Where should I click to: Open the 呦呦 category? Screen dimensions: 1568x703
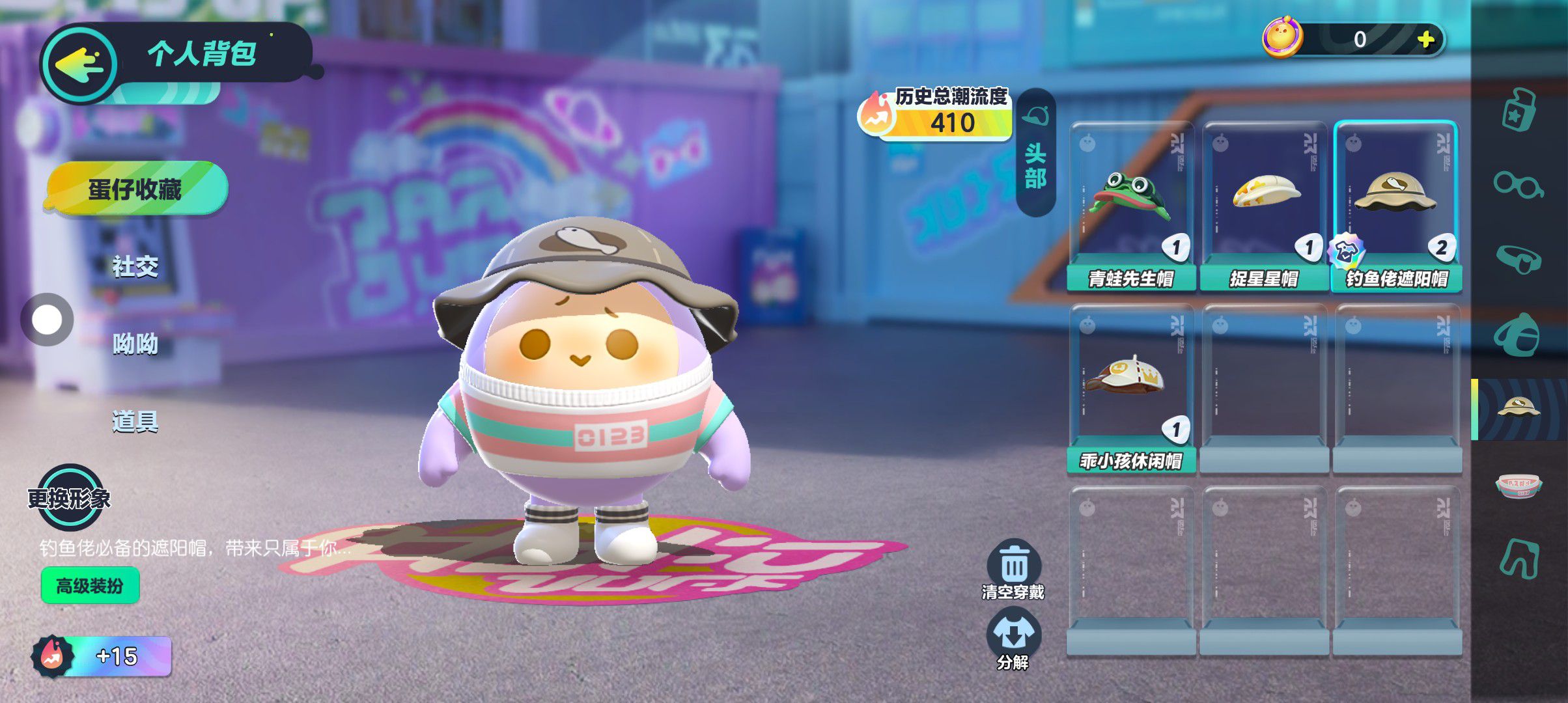pos(135,344)
